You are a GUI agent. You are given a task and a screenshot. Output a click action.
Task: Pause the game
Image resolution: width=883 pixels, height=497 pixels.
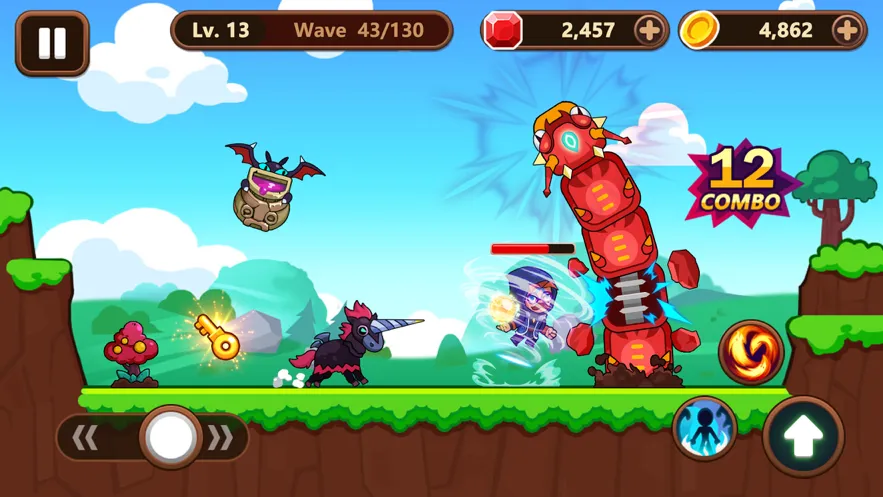(52, 43)
